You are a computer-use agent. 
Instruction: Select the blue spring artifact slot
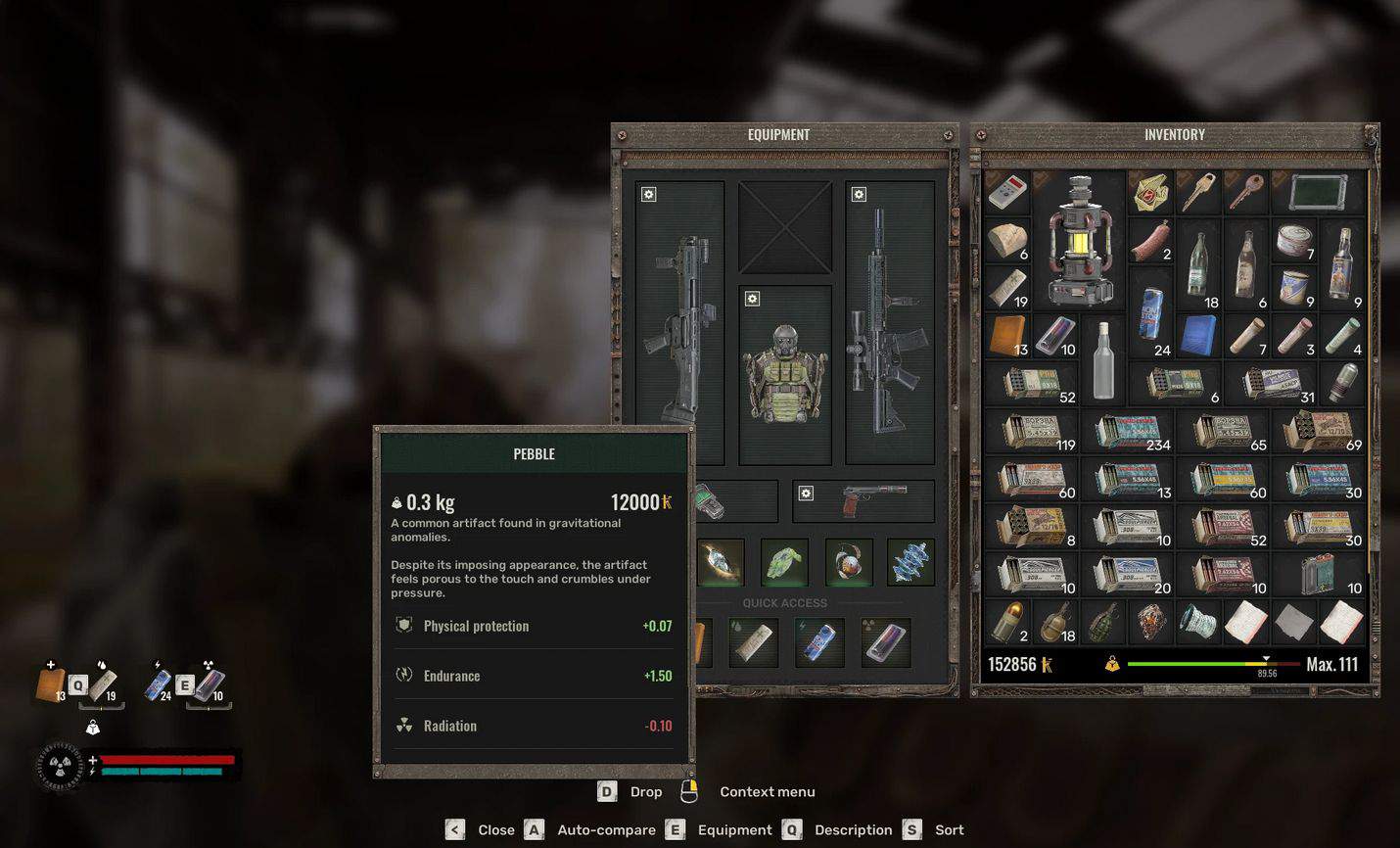tap(910, 563)
